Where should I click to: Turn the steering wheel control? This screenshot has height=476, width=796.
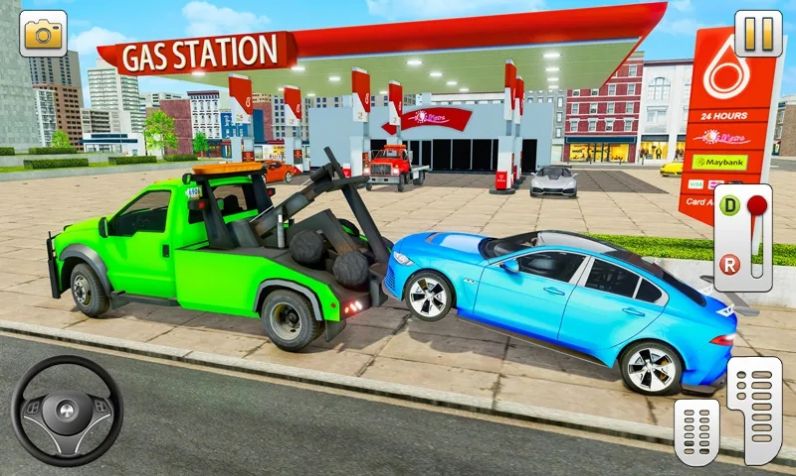(x=66, y=411)
